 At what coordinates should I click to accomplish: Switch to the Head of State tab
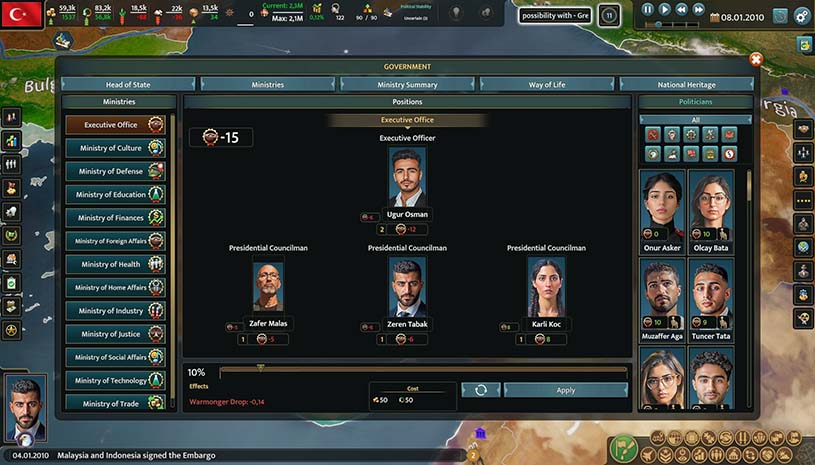127,85
